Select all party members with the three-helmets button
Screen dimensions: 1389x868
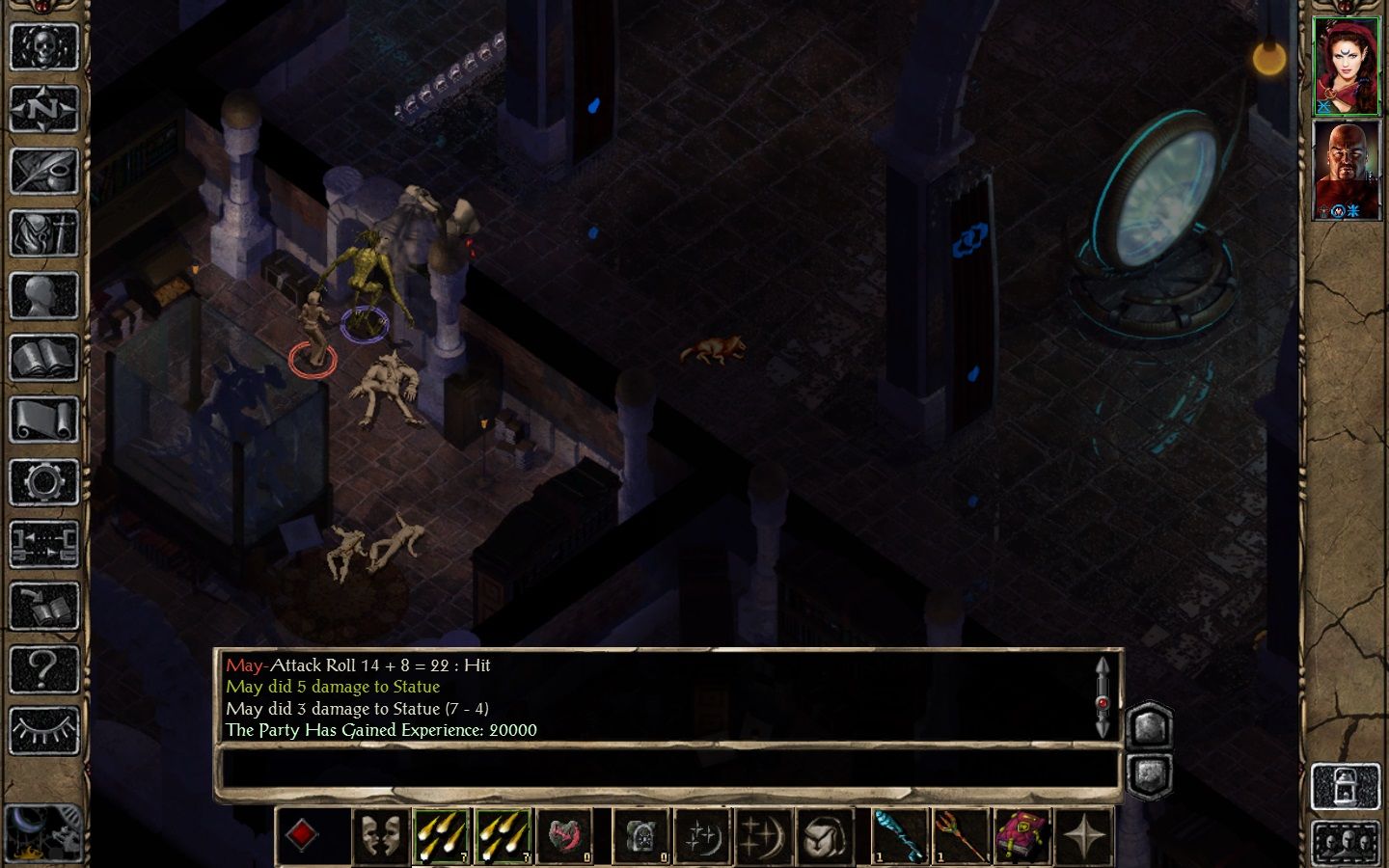coord(1345,842)
